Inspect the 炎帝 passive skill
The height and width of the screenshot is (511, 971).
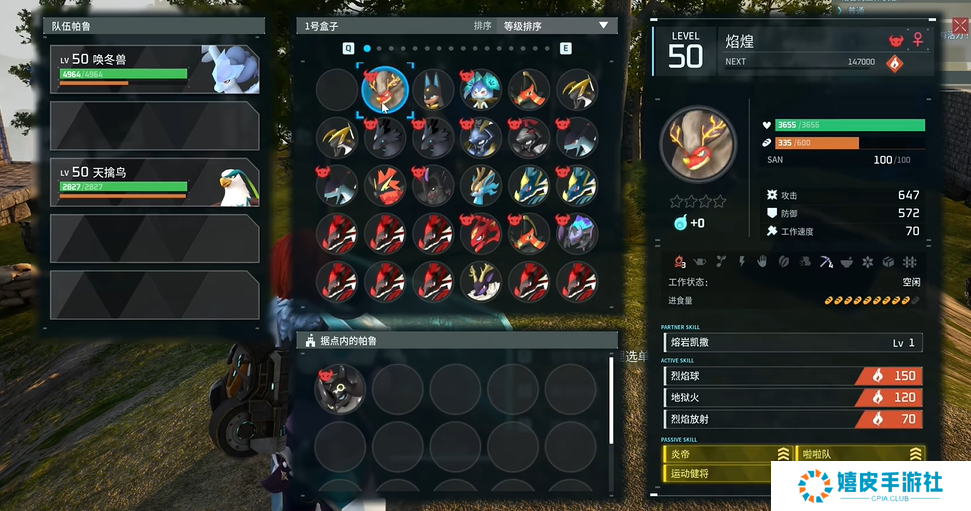click(x=727, y=454)
